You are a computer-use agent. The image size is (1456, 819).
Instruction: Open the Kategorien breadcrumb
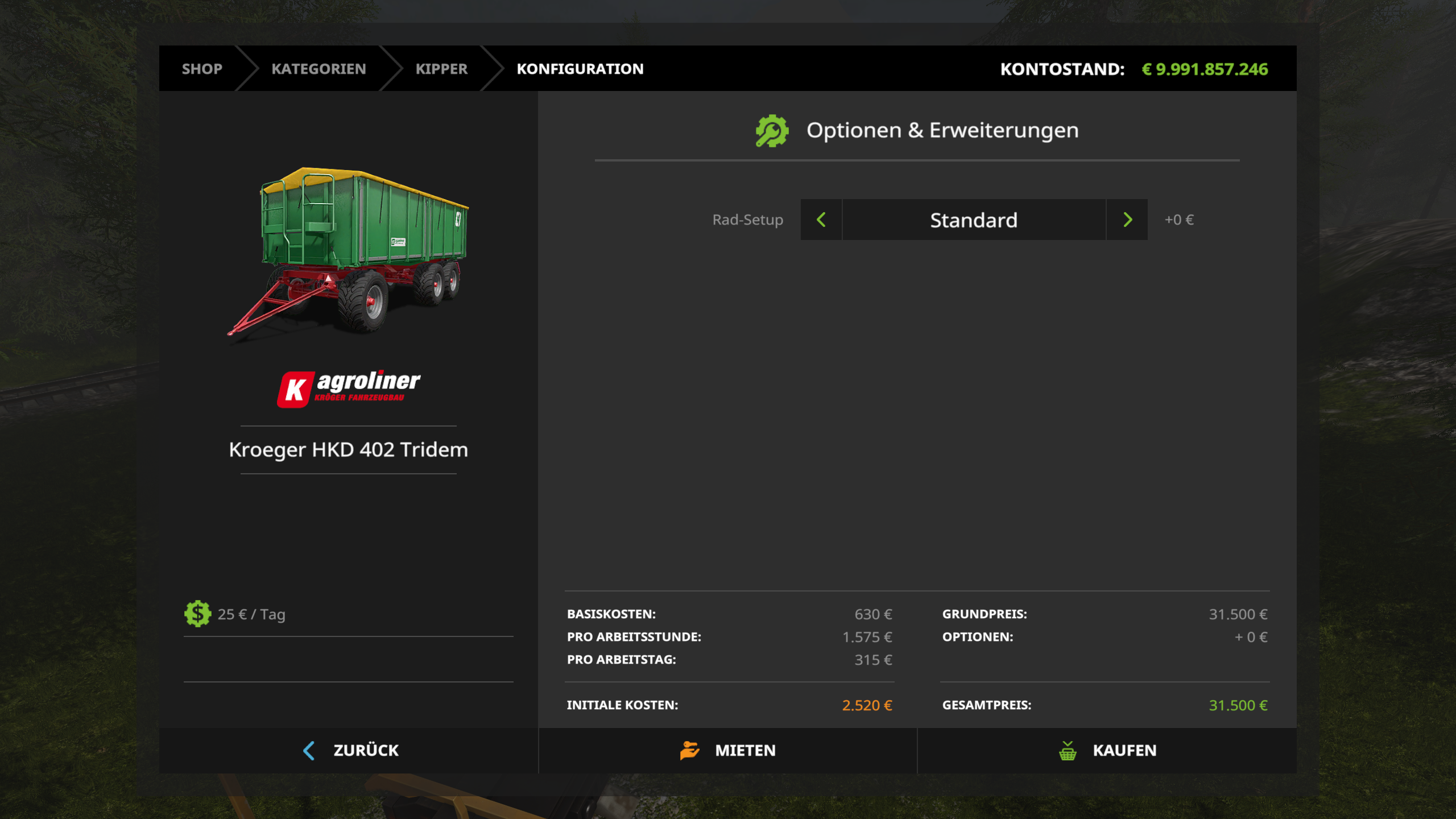click(x=318, y=69)
